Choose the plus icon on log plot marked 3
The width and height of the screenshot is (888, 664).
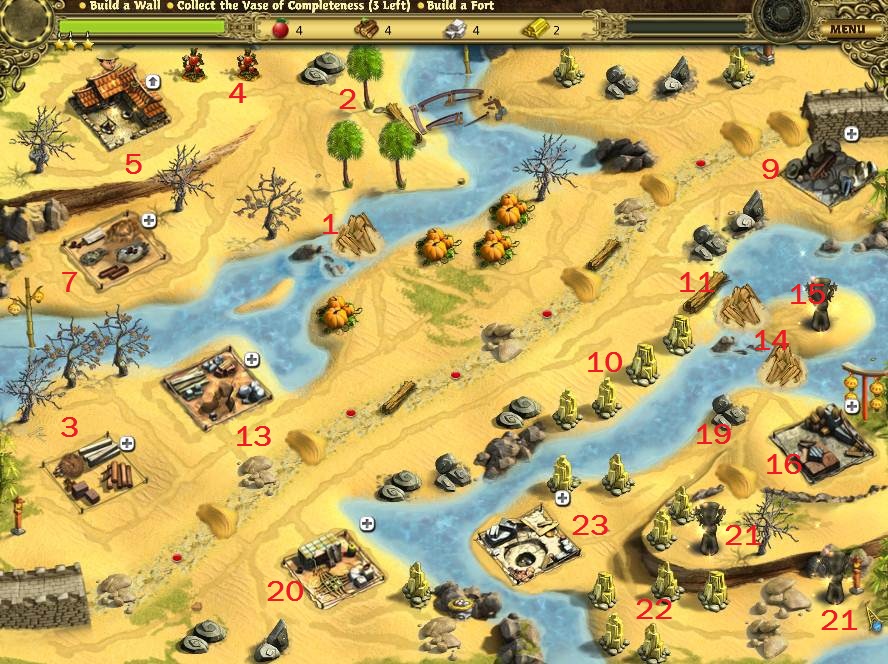pos(127,443)
